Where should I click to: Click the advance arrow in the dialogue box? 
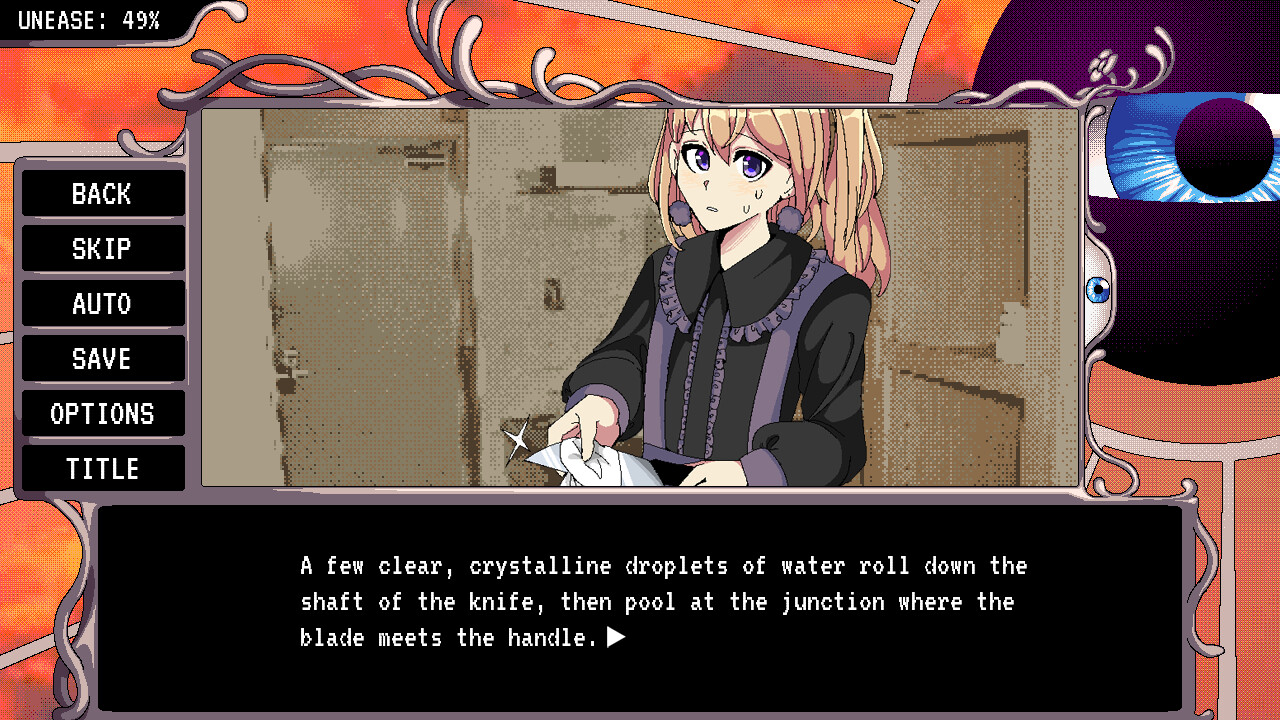617,637
